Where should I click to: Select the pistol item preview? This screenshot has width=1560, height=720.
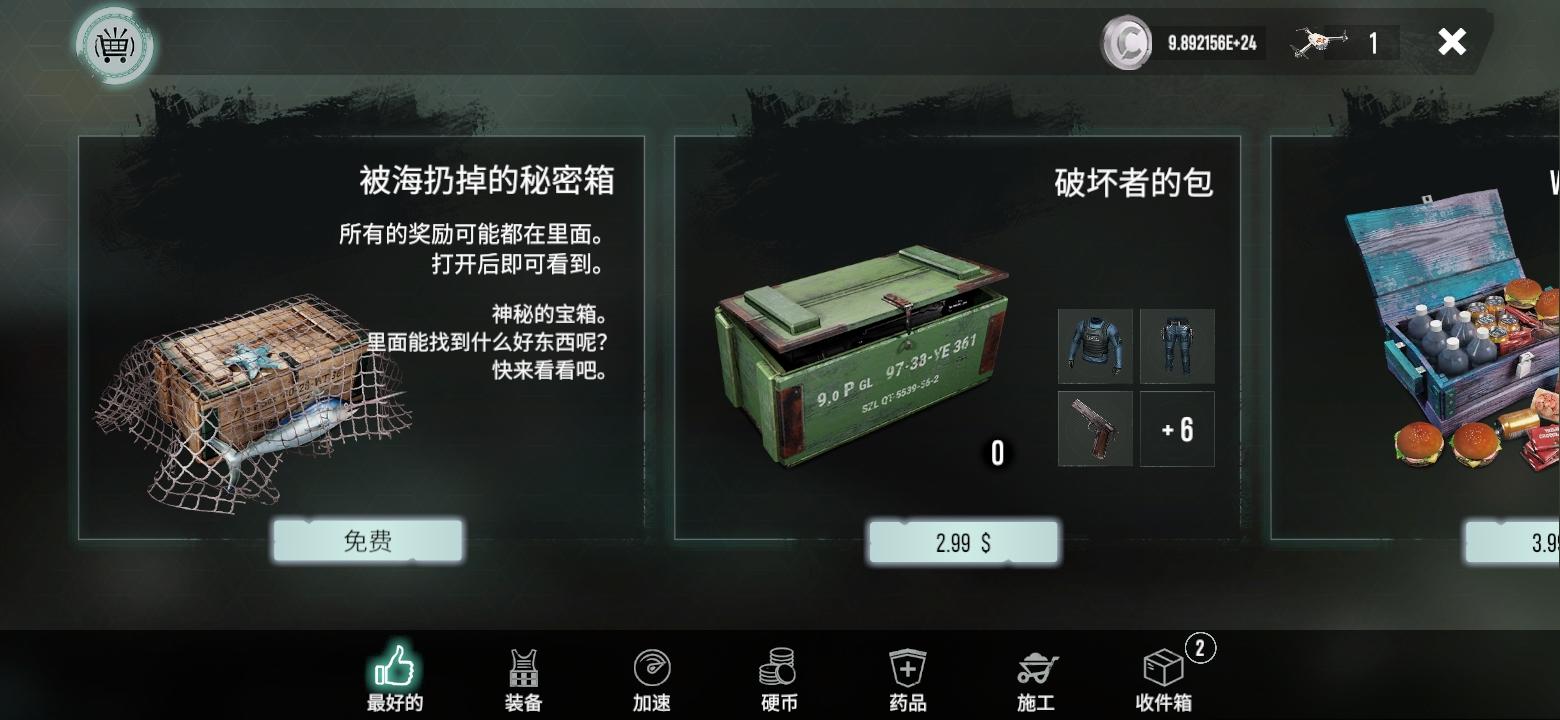[1094, 429]
